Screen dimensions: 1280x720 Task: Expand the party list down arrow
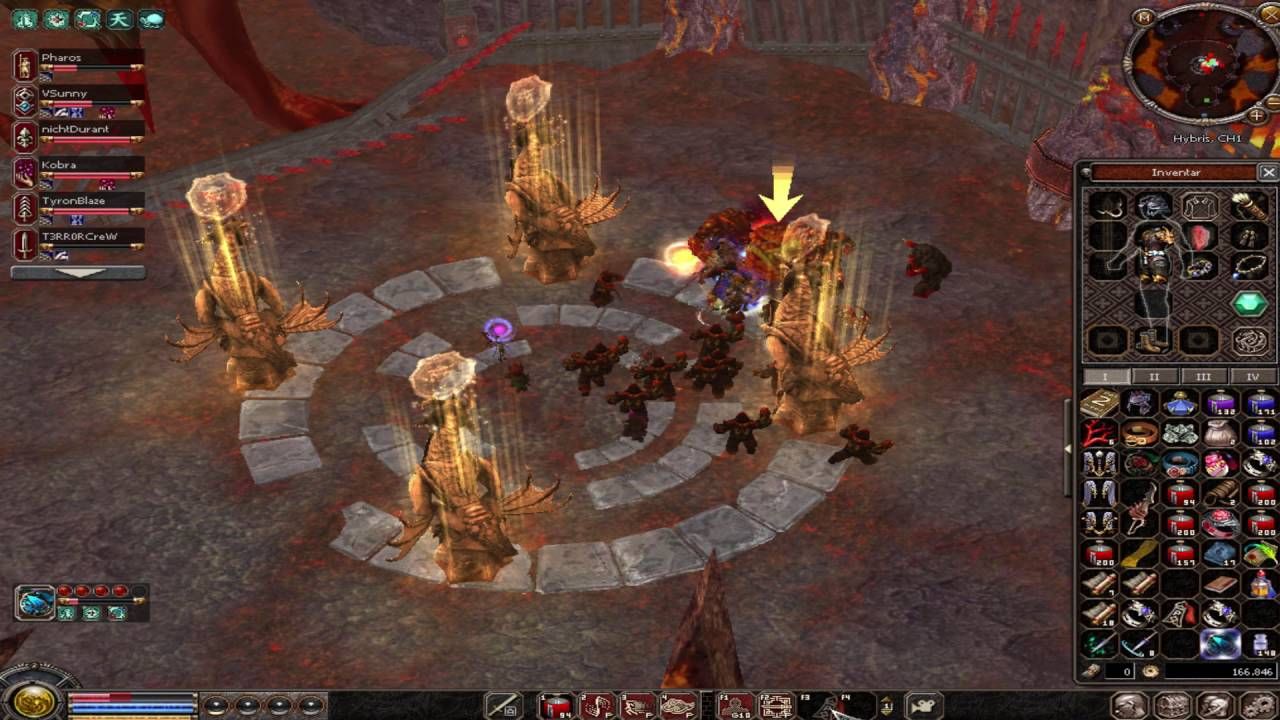pyautogui.click(x=78, y=272)
